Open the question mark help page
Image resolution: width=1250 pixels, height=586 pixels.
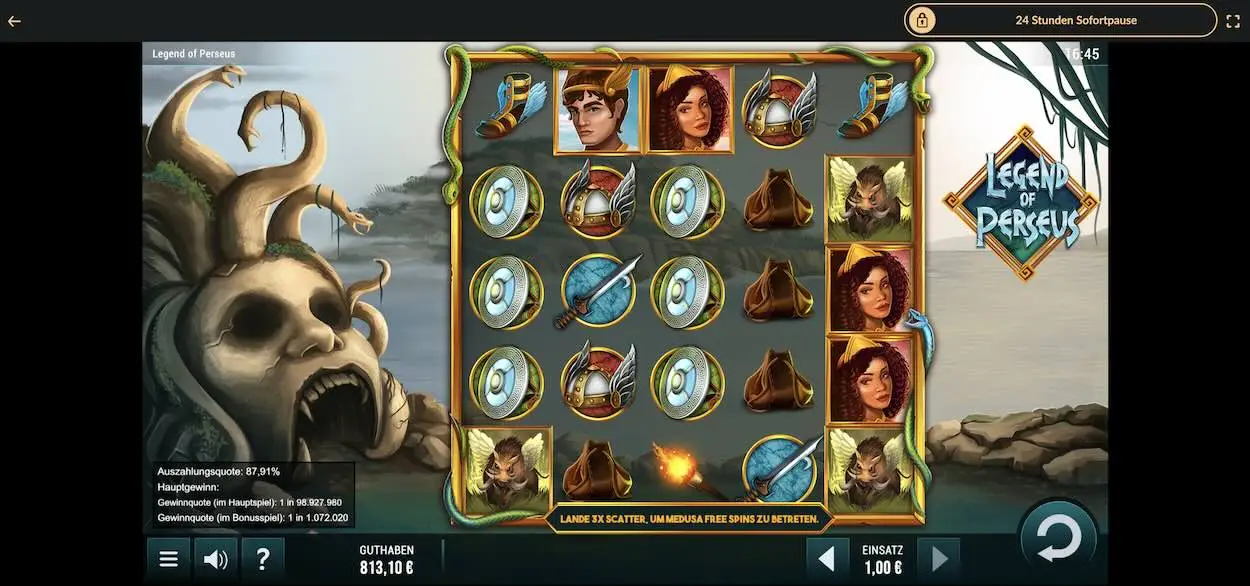(263, 559)
